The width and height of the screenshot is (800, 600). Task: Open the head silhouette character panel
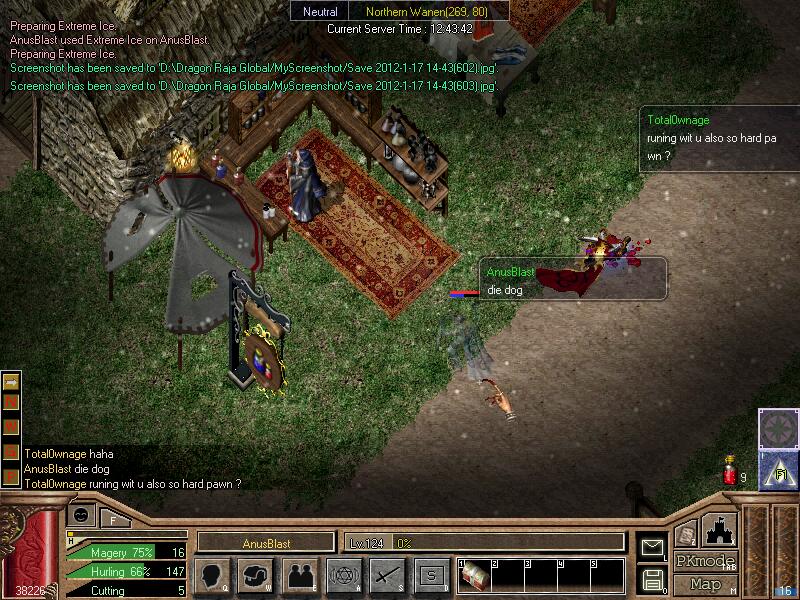tap(213, 575)
